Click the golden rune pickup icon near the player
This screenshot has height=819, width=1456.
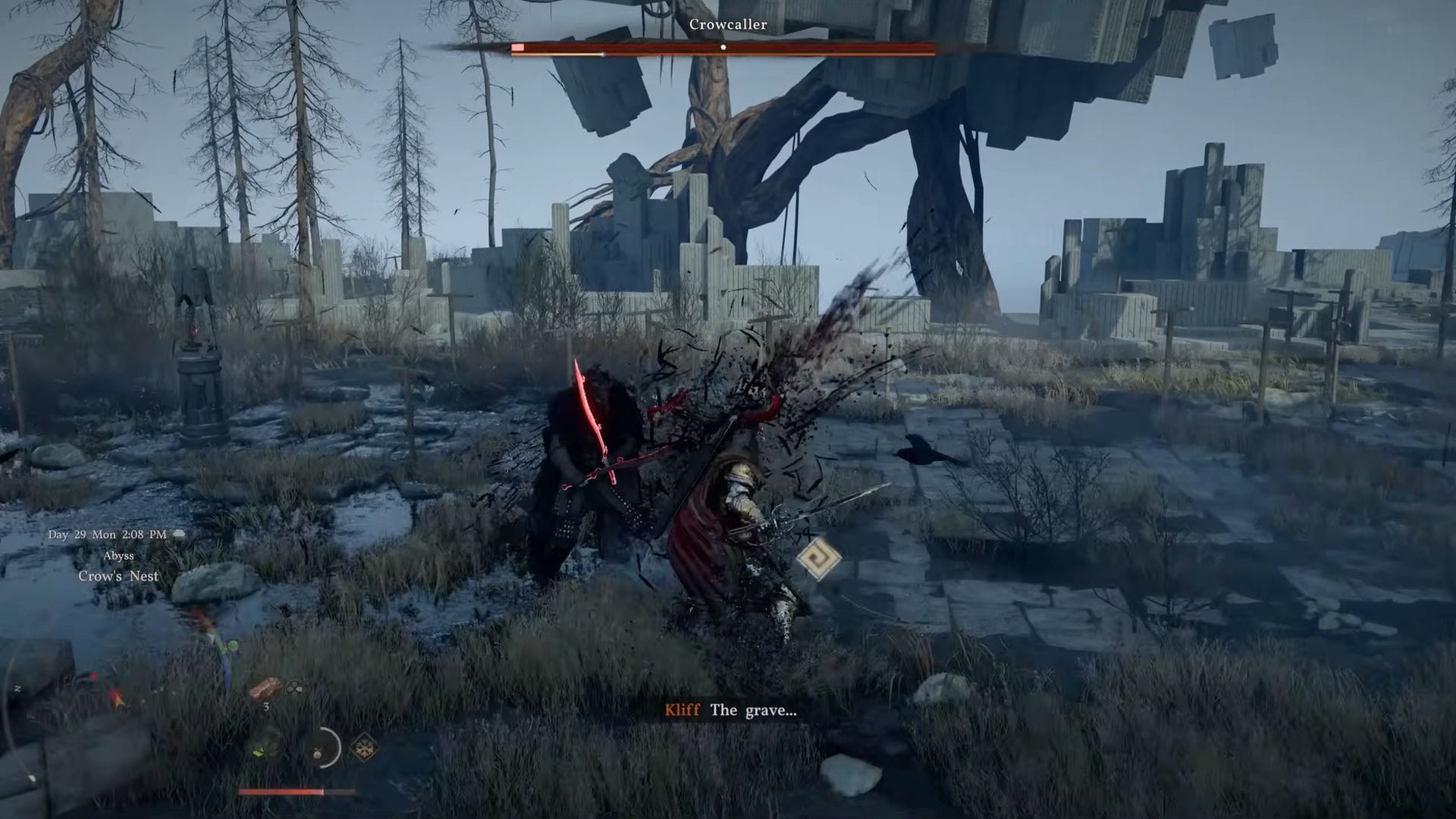coord(819,559)
